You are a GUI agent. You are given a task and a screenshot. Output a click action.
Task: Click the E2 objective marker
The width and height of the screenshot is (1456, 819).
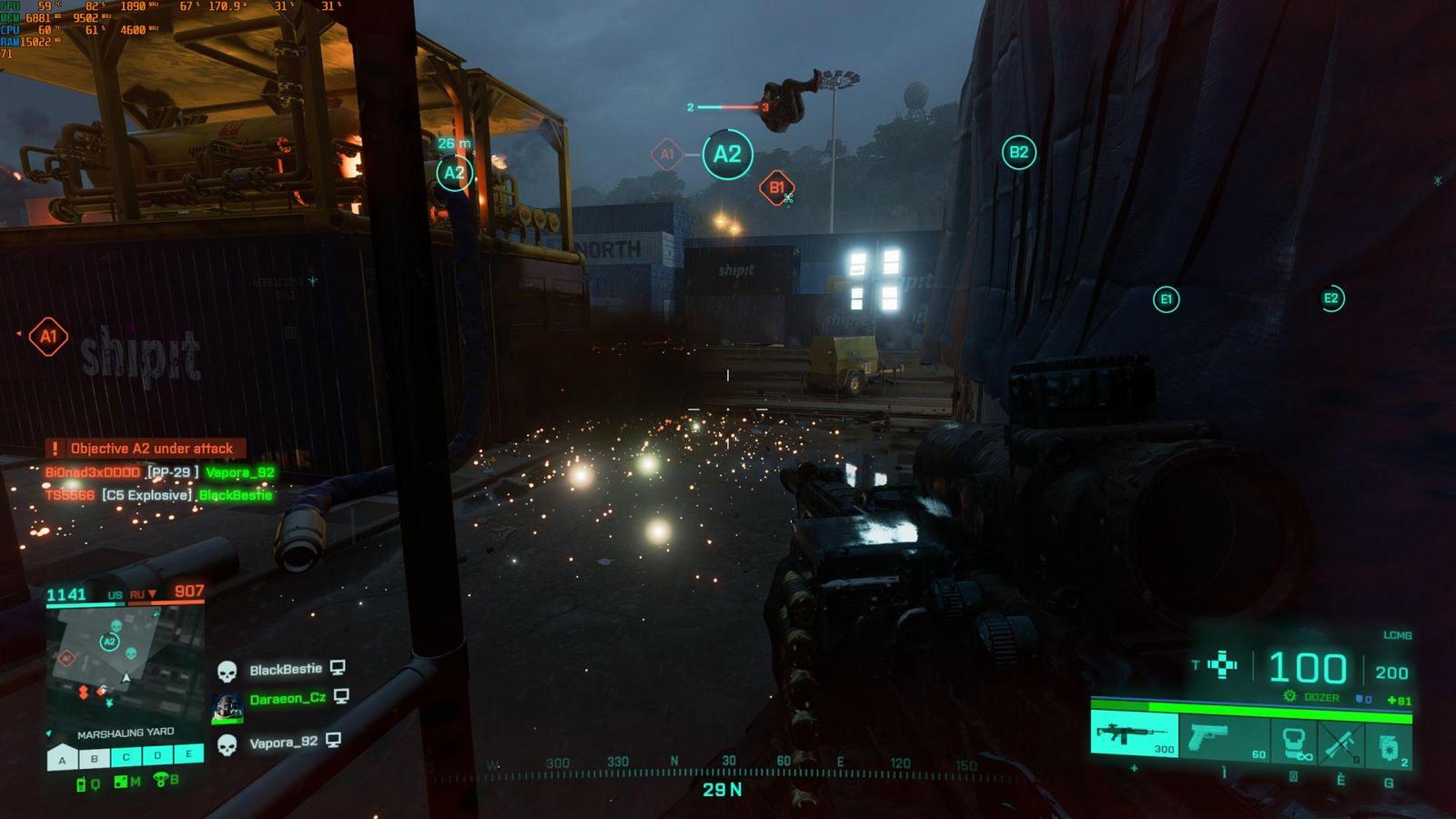(x=1331, y=298)
